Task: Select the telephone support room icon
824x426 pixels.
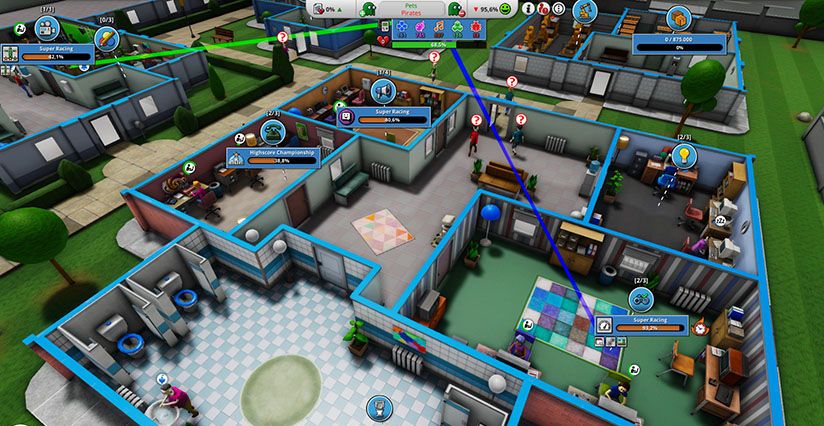Action: (271, 134)
